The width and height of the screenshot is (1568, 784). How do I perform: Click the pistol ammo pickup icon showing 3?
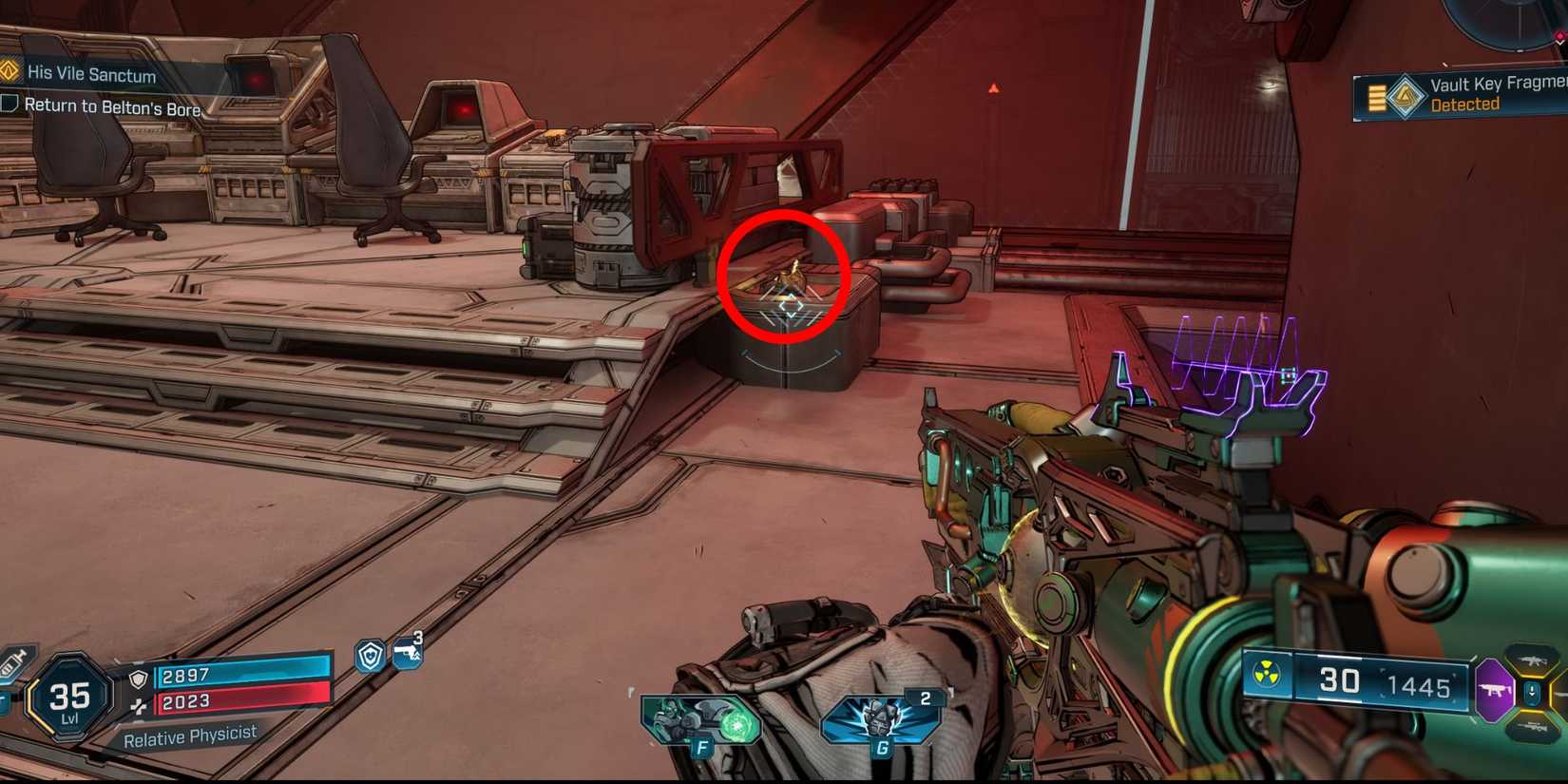(408, 654)
